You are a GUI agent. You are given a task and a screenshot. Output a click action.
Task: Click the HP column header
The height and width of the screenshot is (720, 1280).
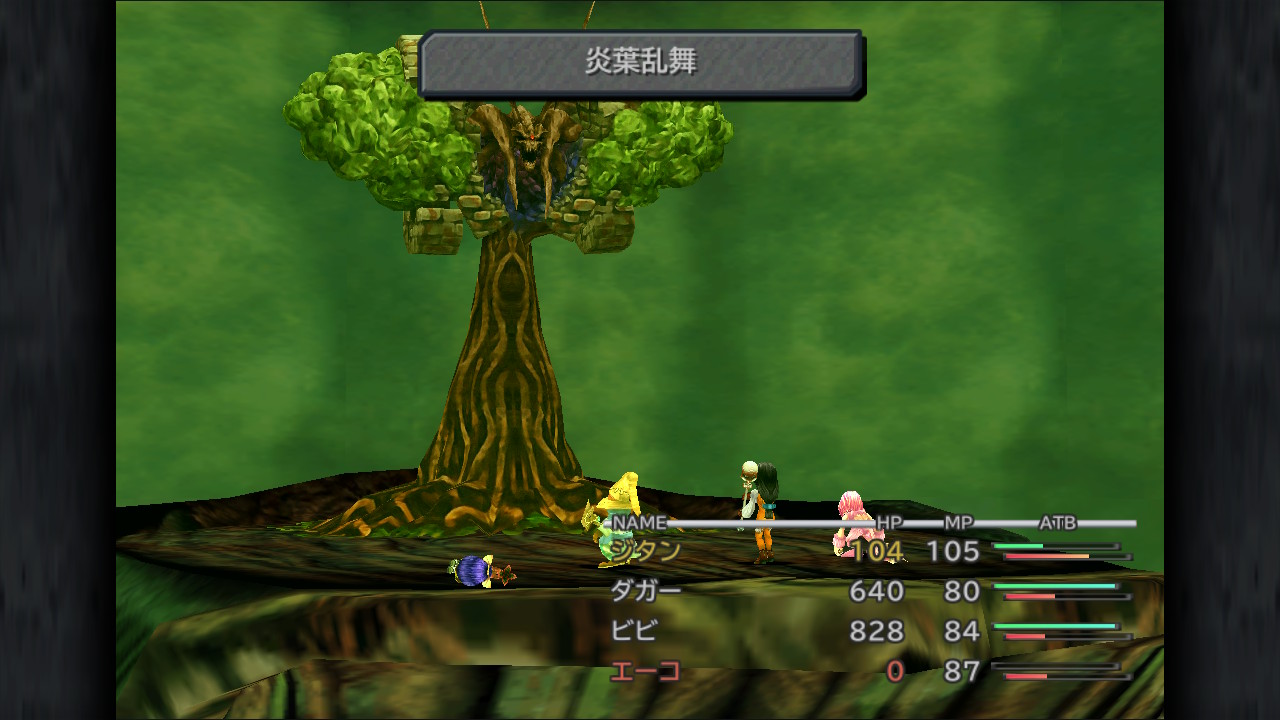pyautogui.click(x=889, y=523)
